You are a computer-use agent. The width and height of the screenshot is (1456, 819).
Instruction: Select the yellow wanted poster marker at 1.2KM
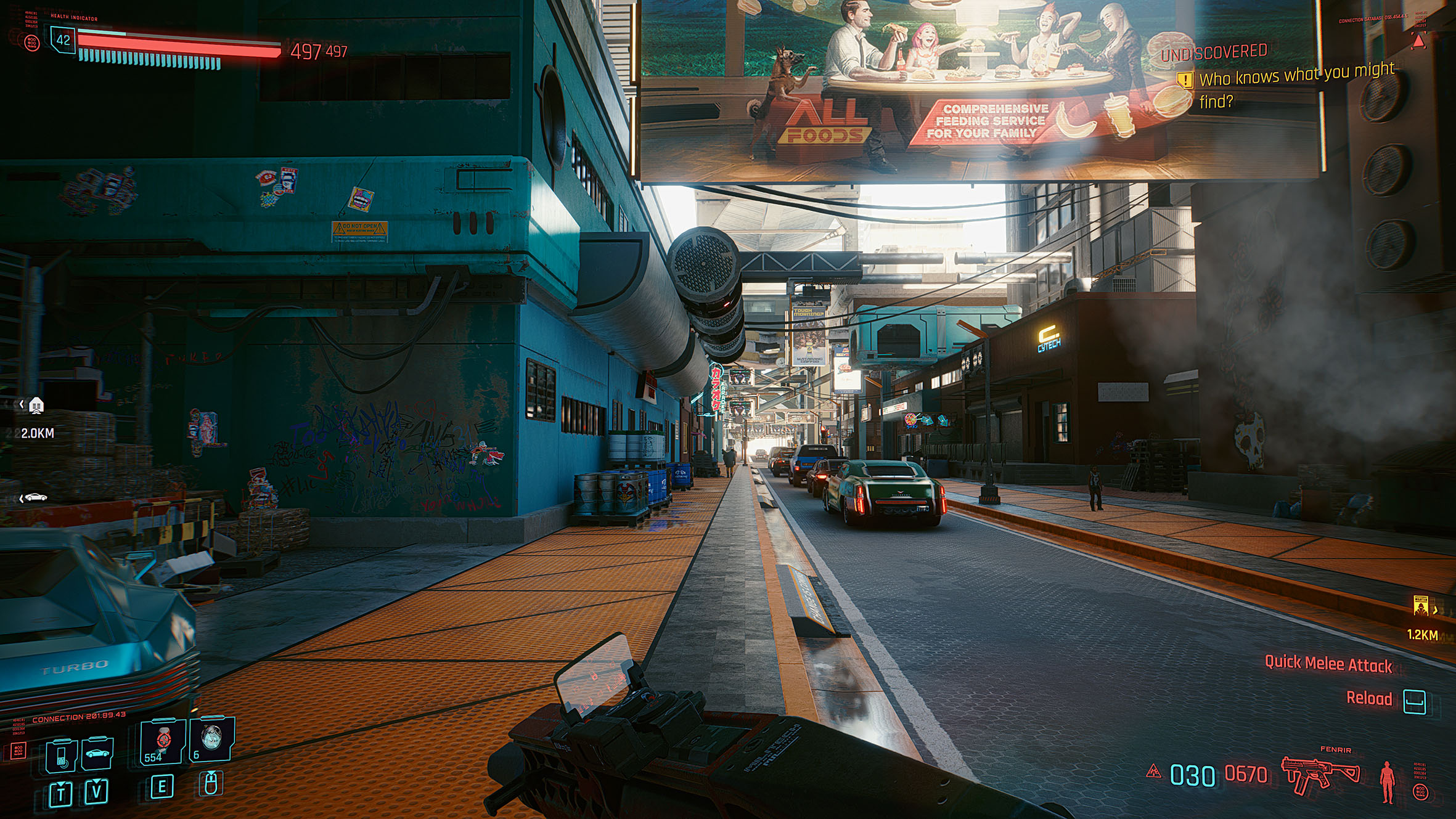point(1421,606)
